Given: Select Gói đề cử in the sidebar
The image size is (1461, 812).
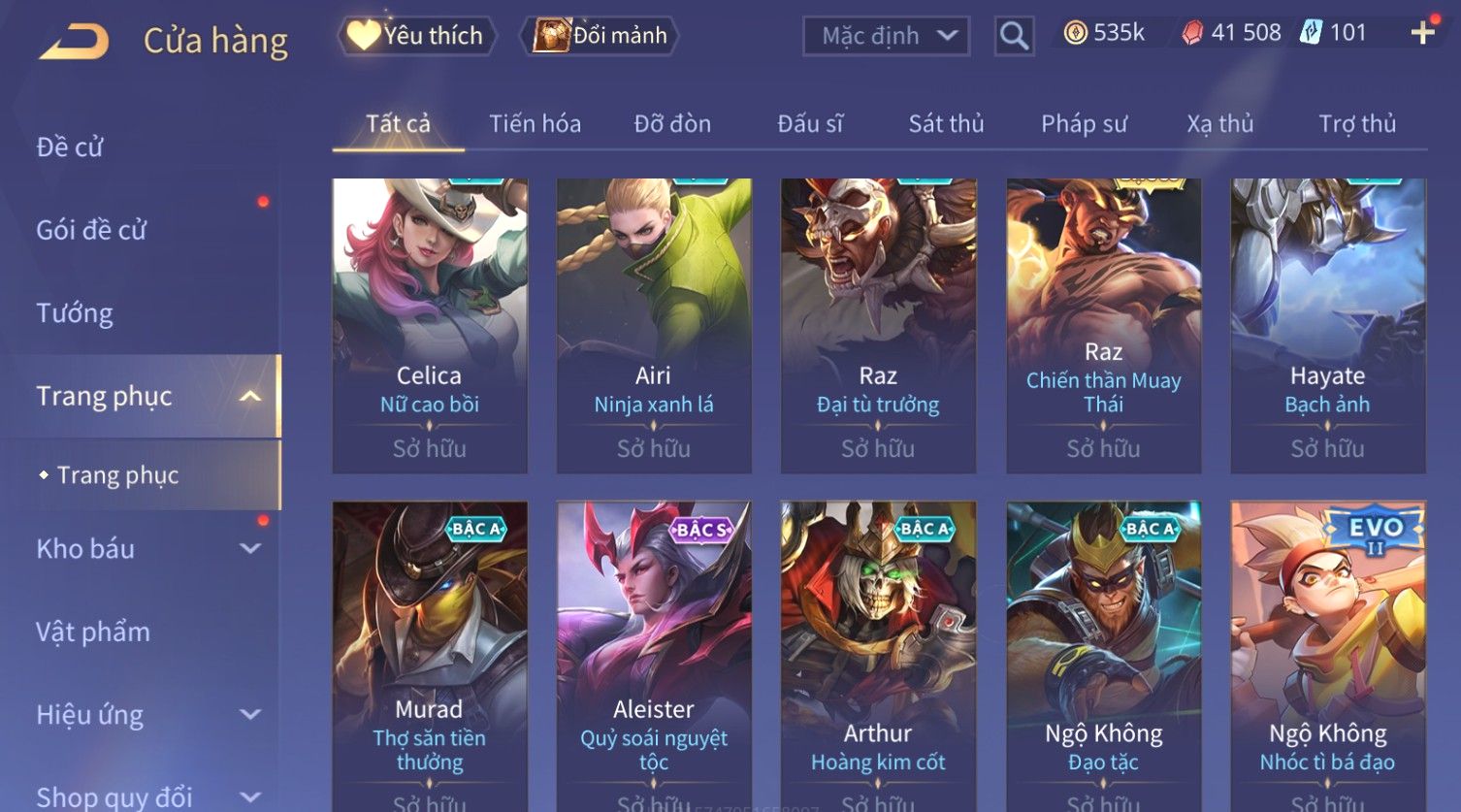Looking at the screenshot, I should point(91,231).
